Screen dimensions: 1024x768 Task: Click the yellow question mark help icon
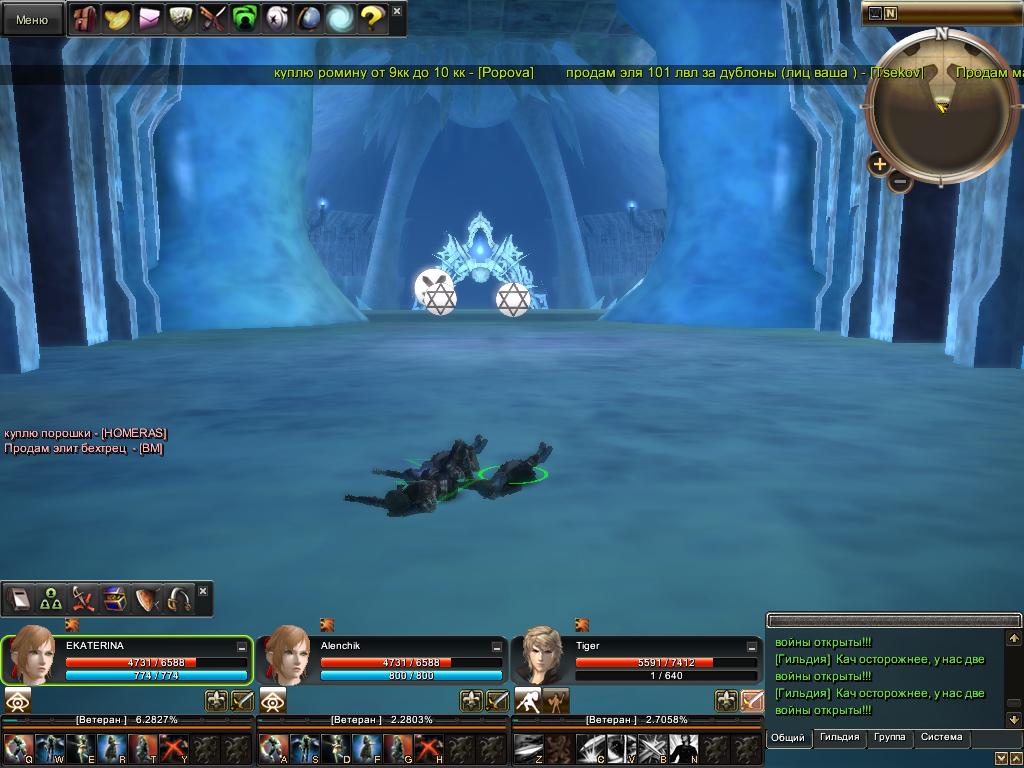(x=371, y=18)
